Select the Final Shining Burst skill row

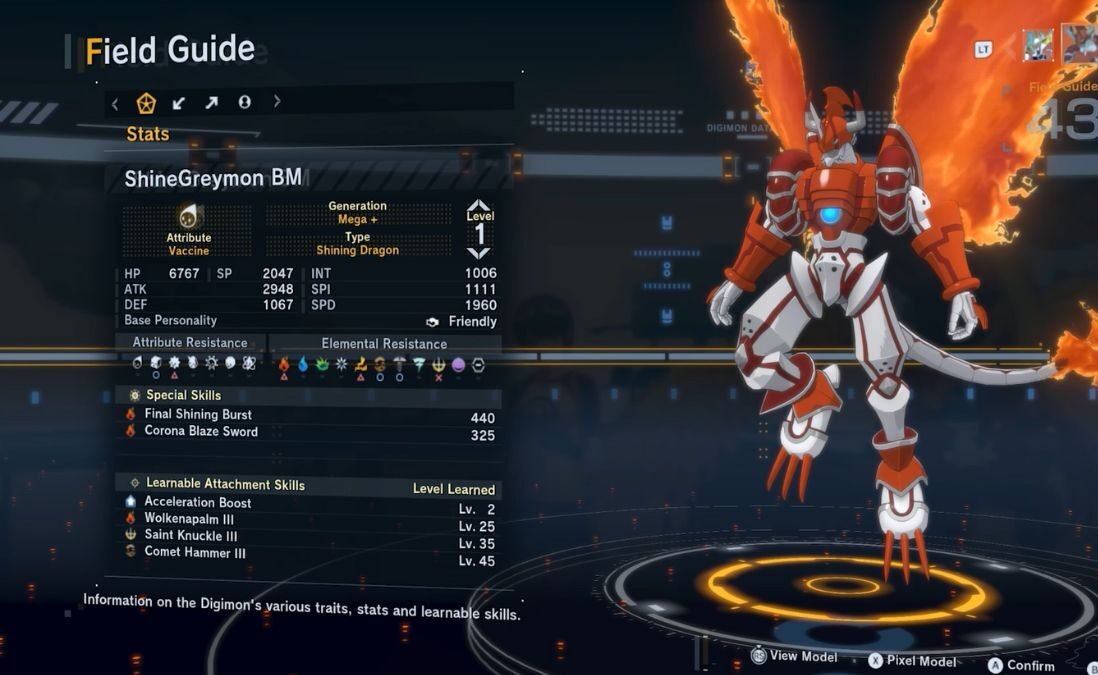pyautogui.click(x=310, y=415)
